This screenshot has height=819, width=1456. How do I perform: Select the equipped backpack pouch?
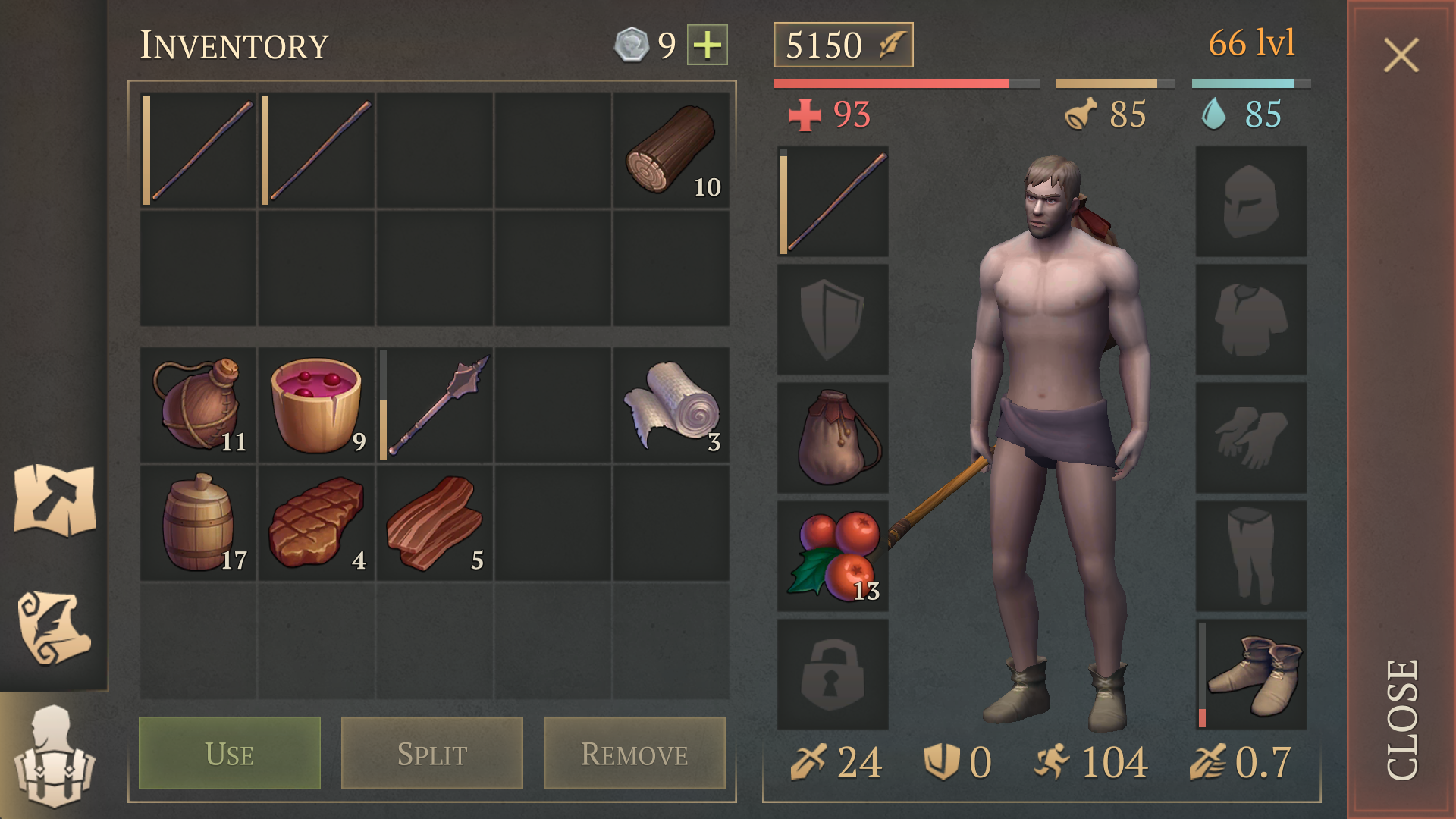tap(833, 438)
